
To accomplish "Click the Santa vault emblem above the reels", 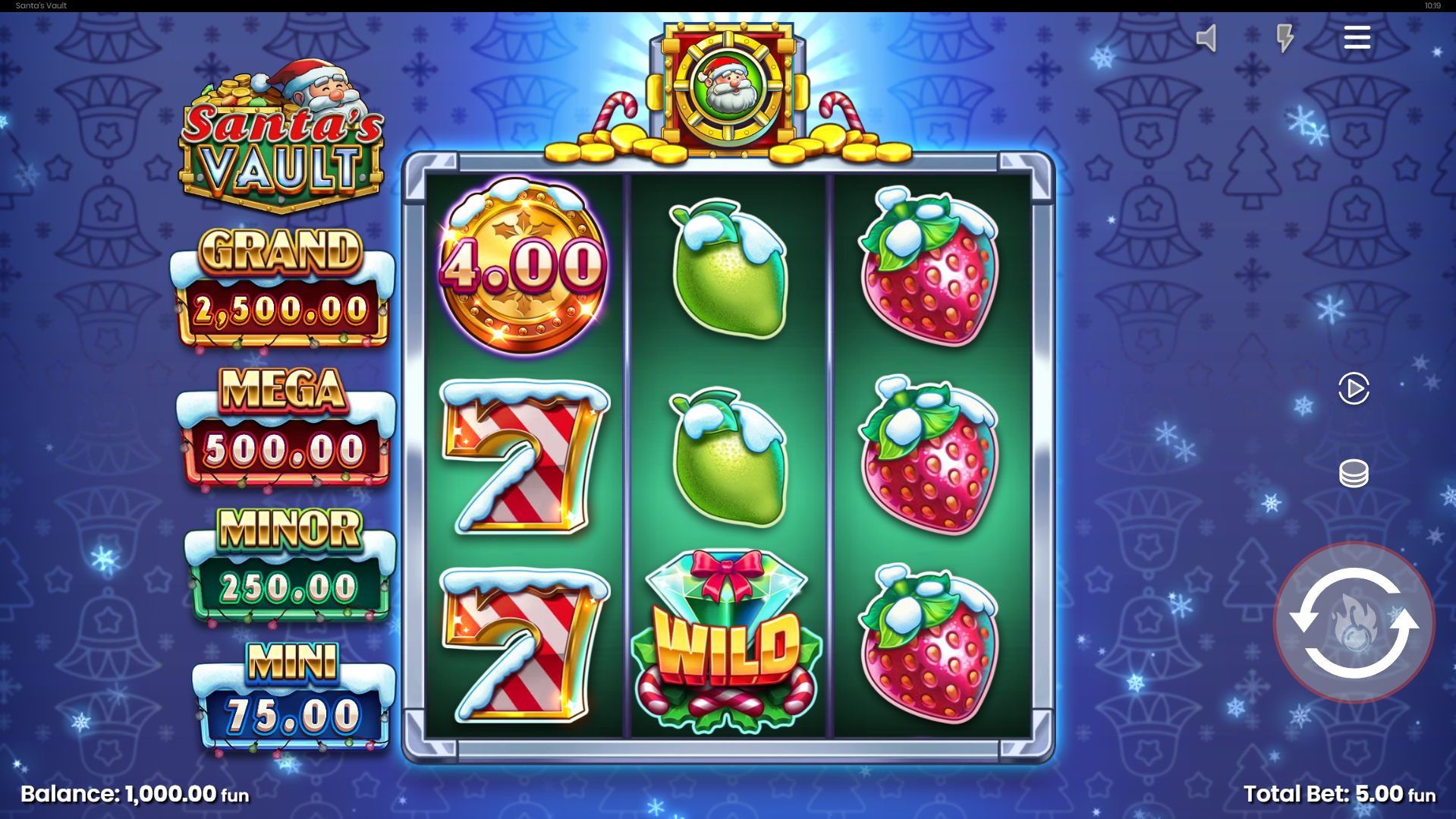I will pyautogui.click(x=727, y=83).
